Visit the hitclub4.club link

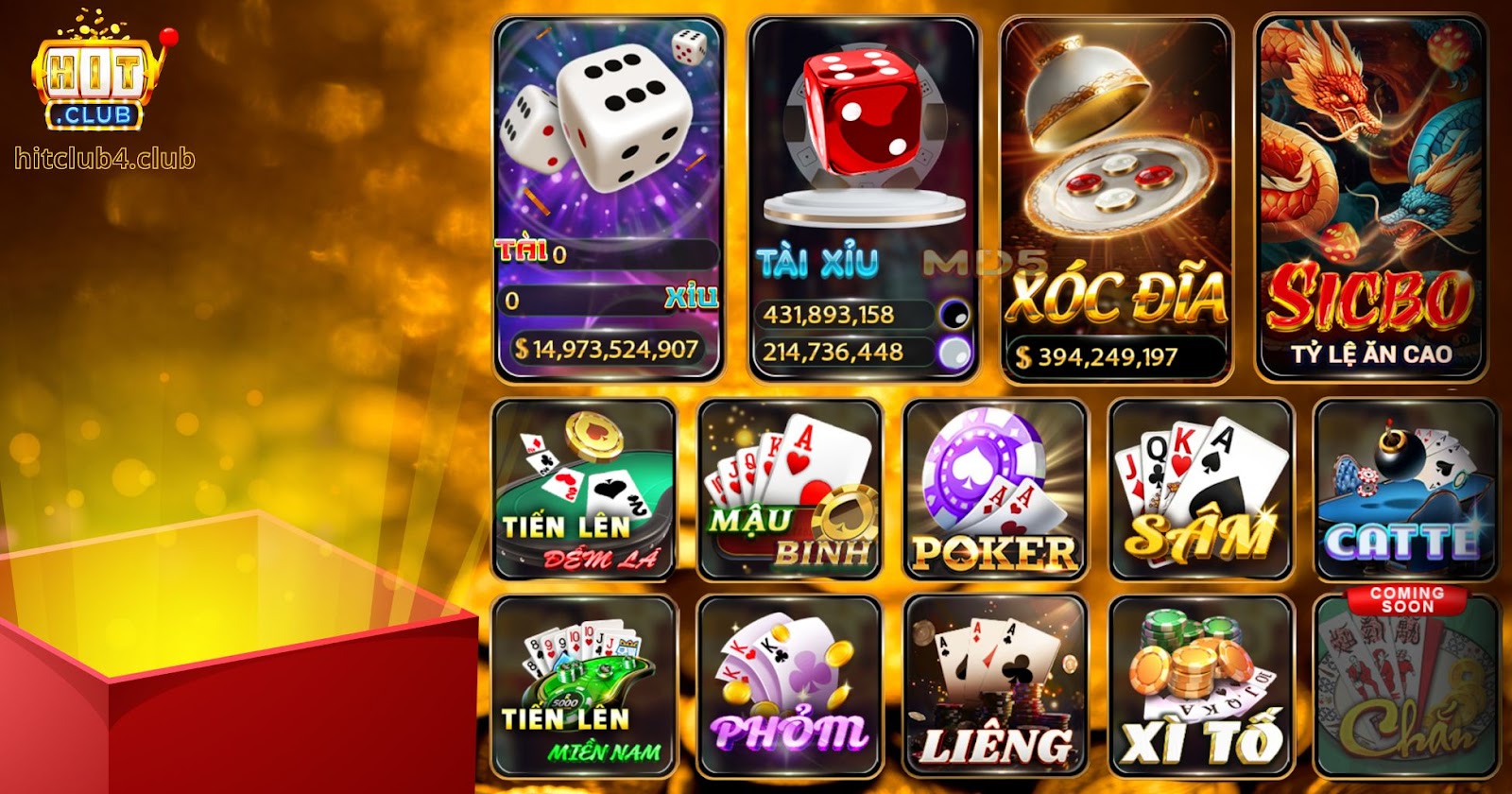[104, 159]
